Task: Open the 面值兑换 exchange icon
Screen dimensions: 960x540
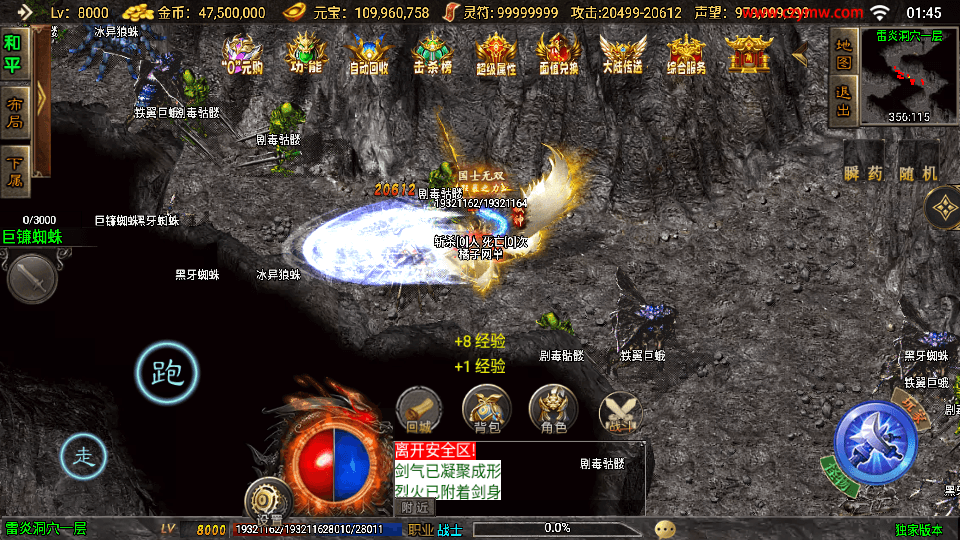Action: click(558, 55)
